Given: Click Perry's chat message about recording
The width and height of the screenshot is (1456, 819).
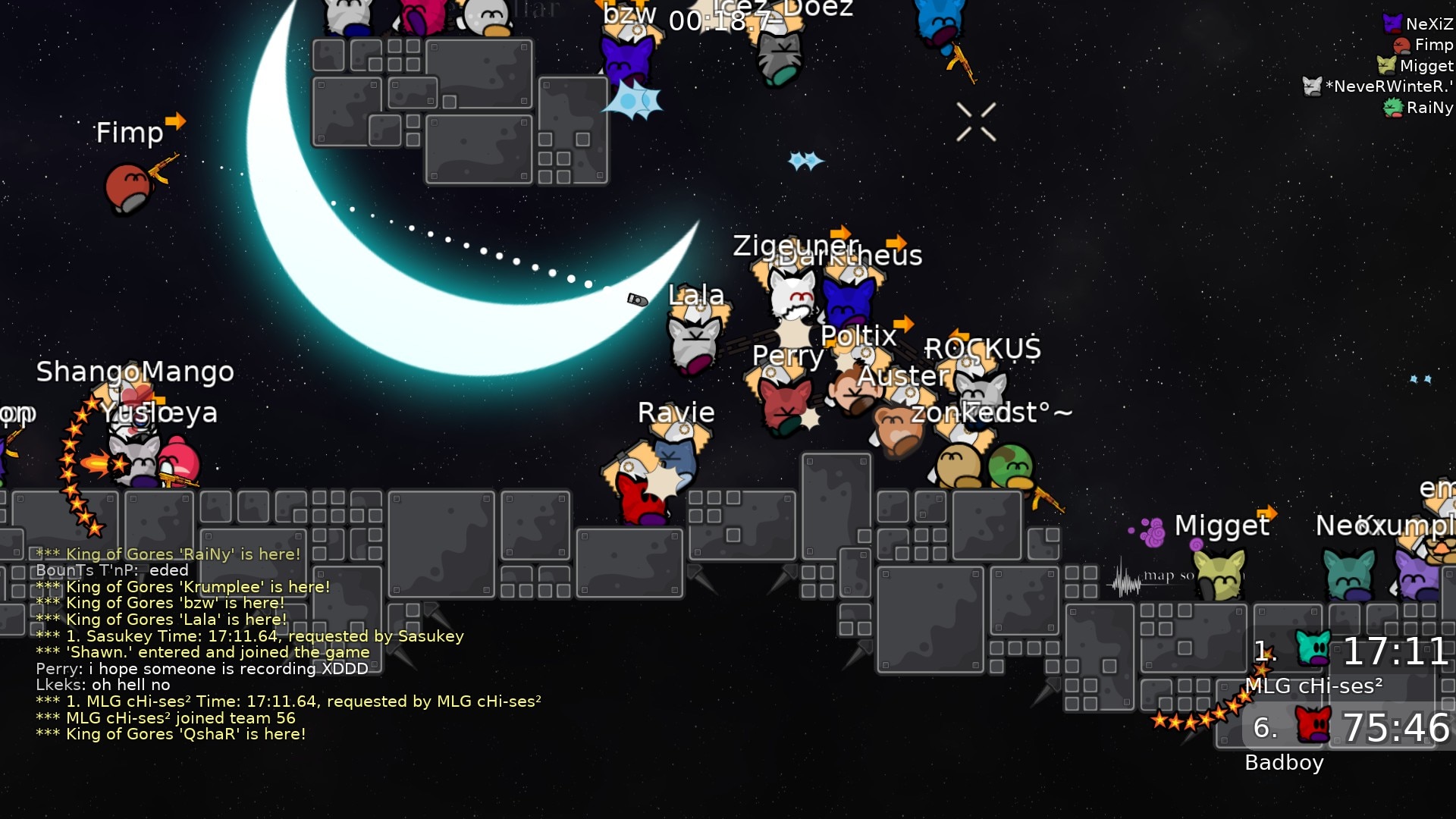Looking at the screenshot, I should pyautogui.click(x=202, y=669).
